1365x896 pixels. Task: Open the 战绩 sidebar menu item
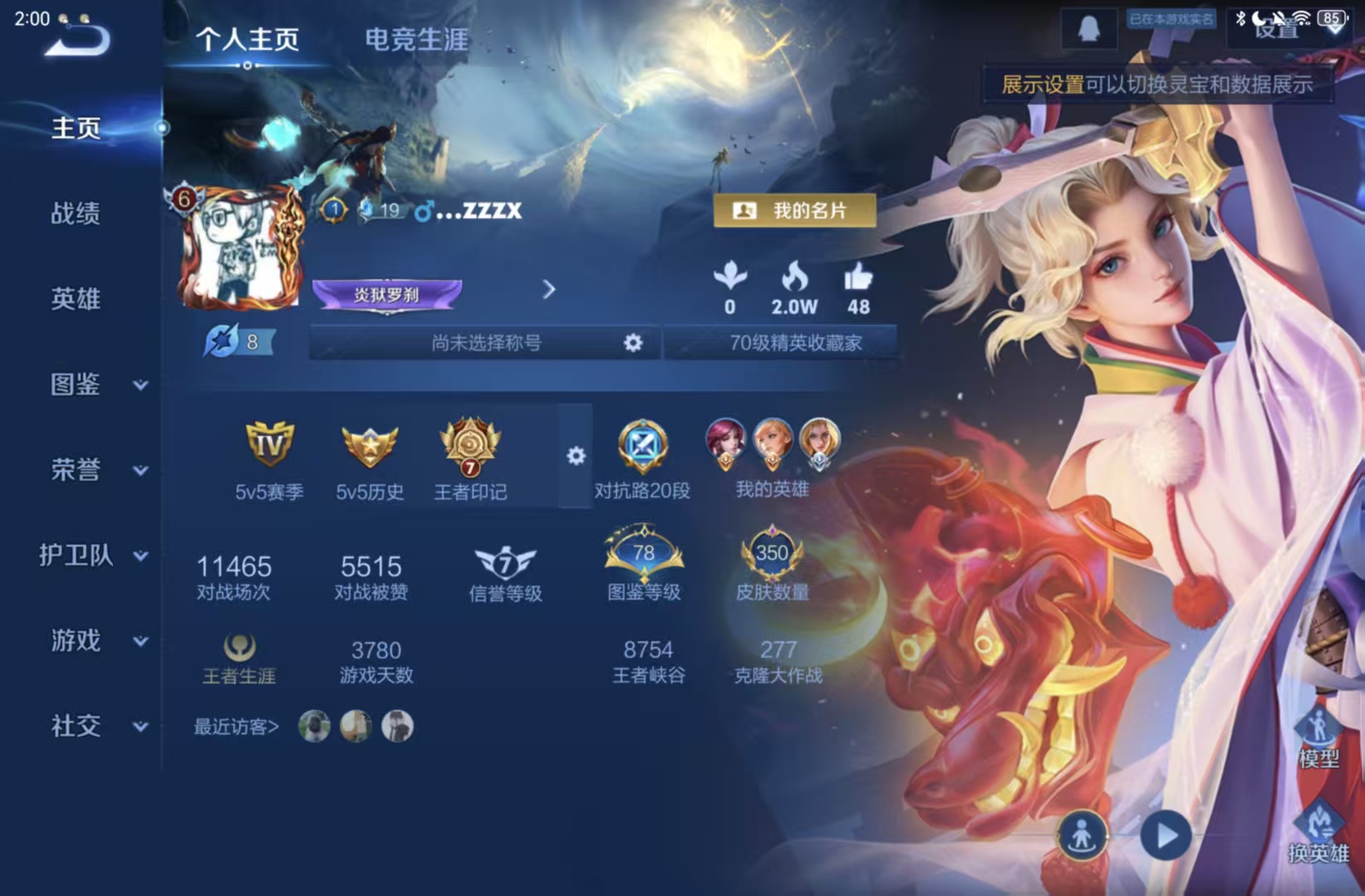coord(73,214)
